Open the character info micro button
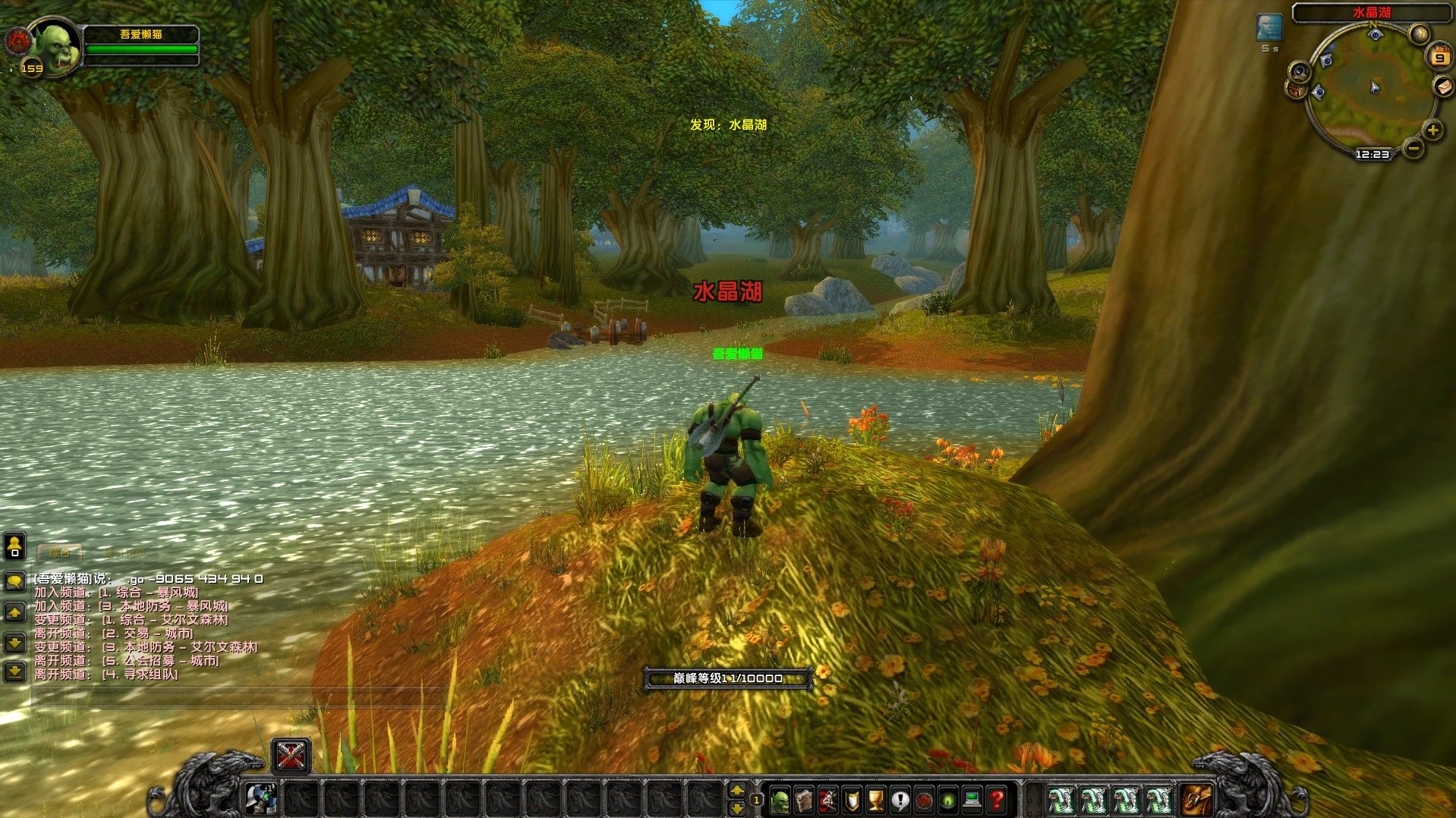Image resolution: width=1456 pixels, height=818 pixels. (x=780, y=800)
